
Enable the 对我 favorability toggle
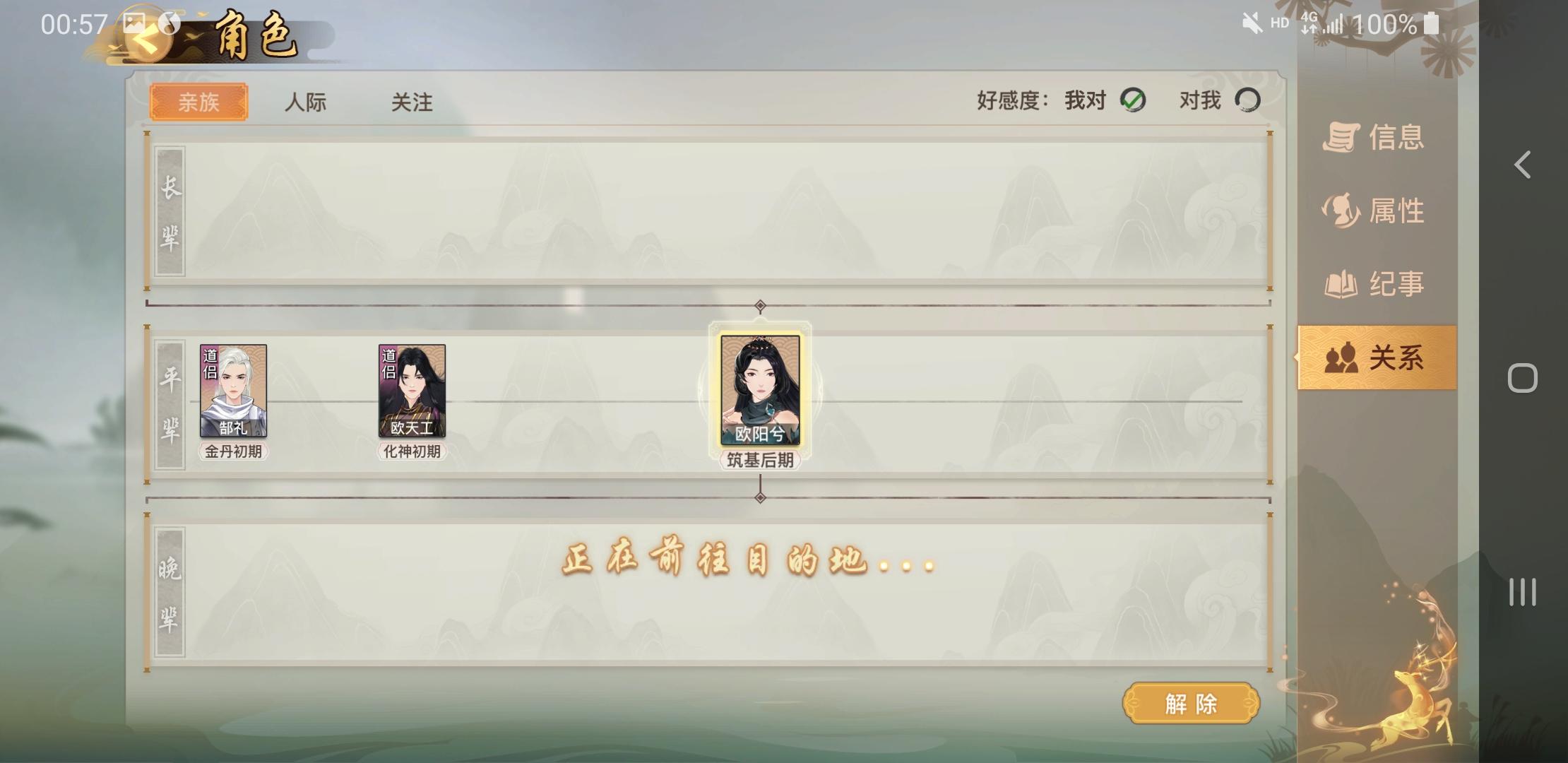(x=1247, y=100)
